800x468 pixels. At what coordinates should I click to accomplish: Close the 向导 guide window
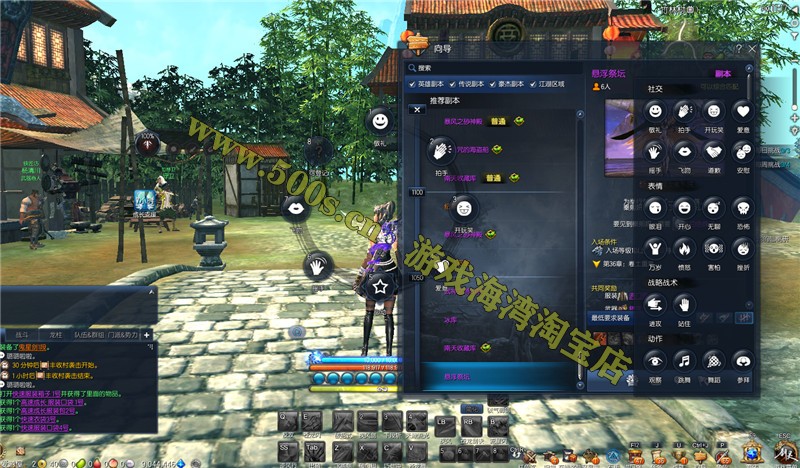coord(750,48)
